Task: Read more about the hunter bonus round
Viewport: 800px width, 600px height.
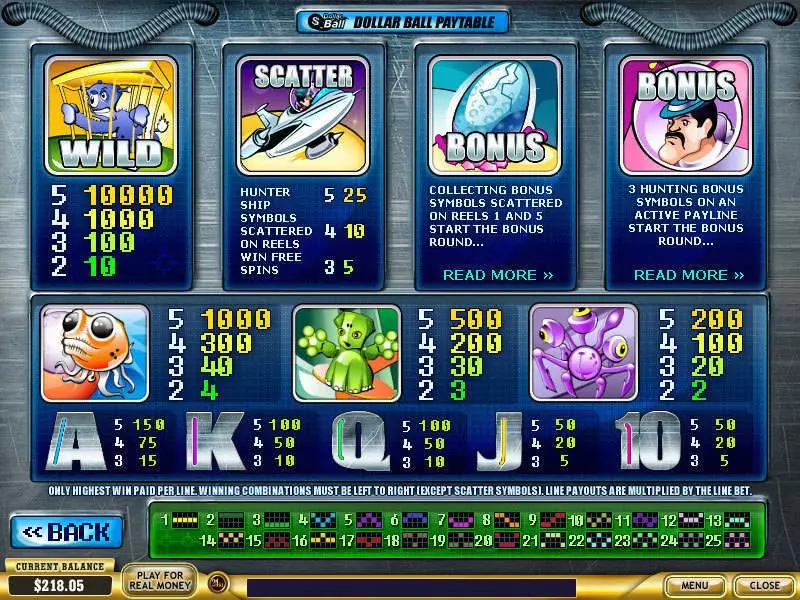Action: (x=689, y=274)
